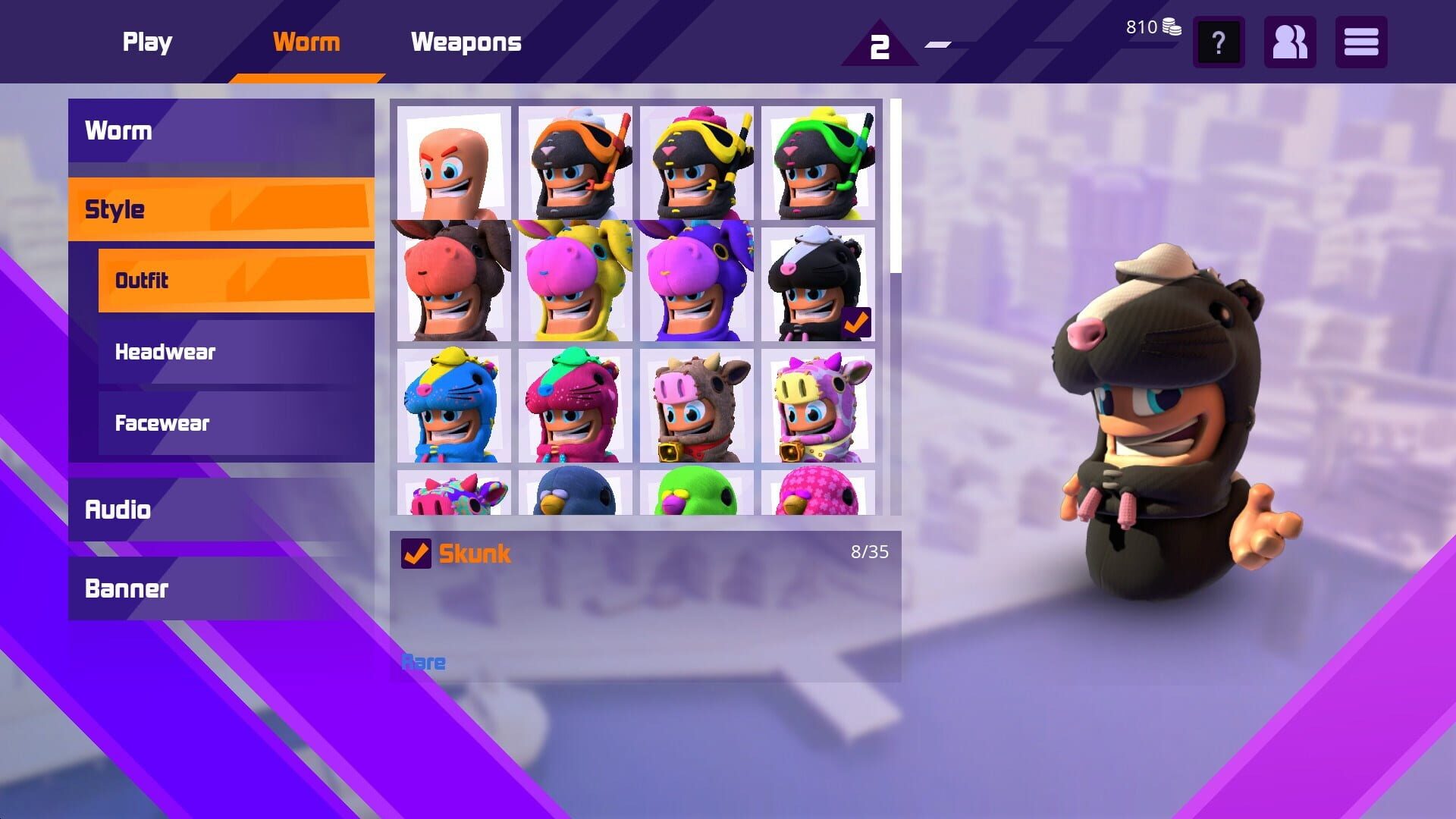This screenshot has height=819, width=1456.
Task: Toggle the checkmark on the skunk thumbnail
Action: 857,323
